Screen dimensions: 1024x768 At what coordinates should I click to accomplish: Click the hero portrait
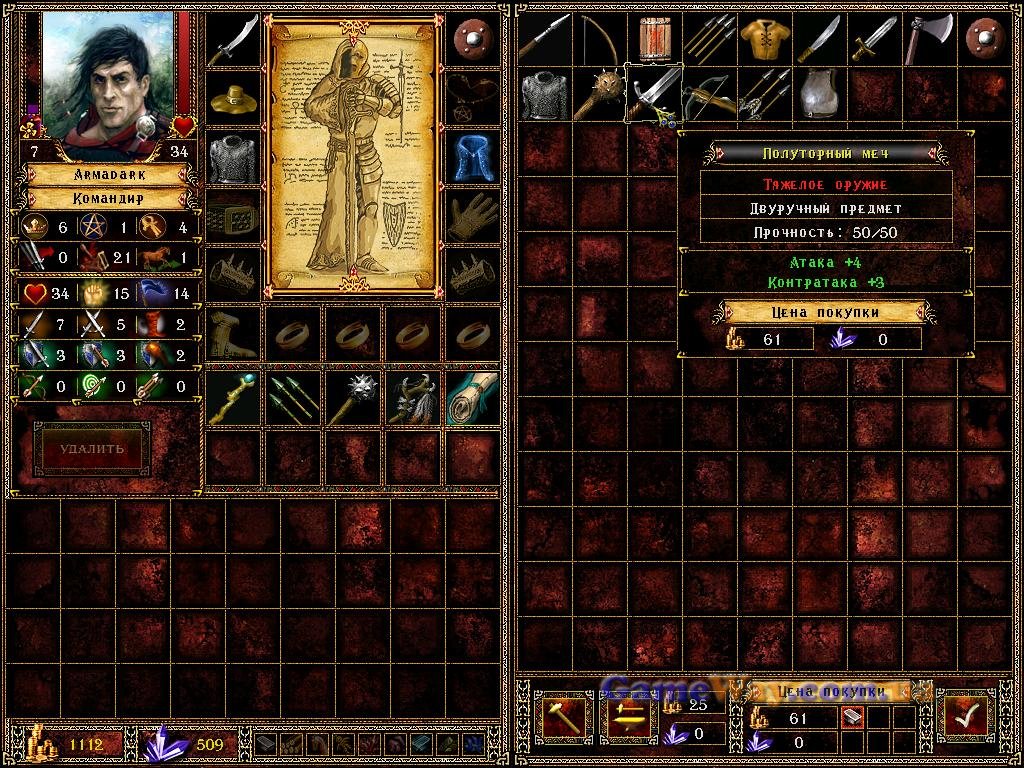point(107,77)
